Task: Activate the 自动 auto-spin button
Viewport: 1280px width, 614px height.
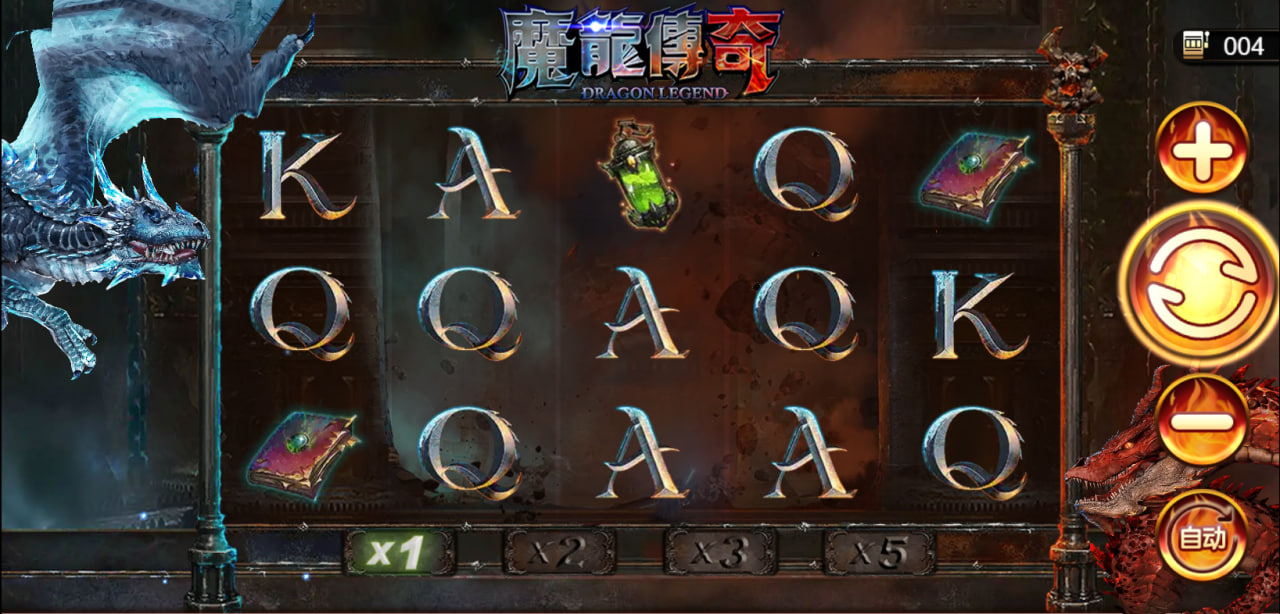Action: [1201, 537]
